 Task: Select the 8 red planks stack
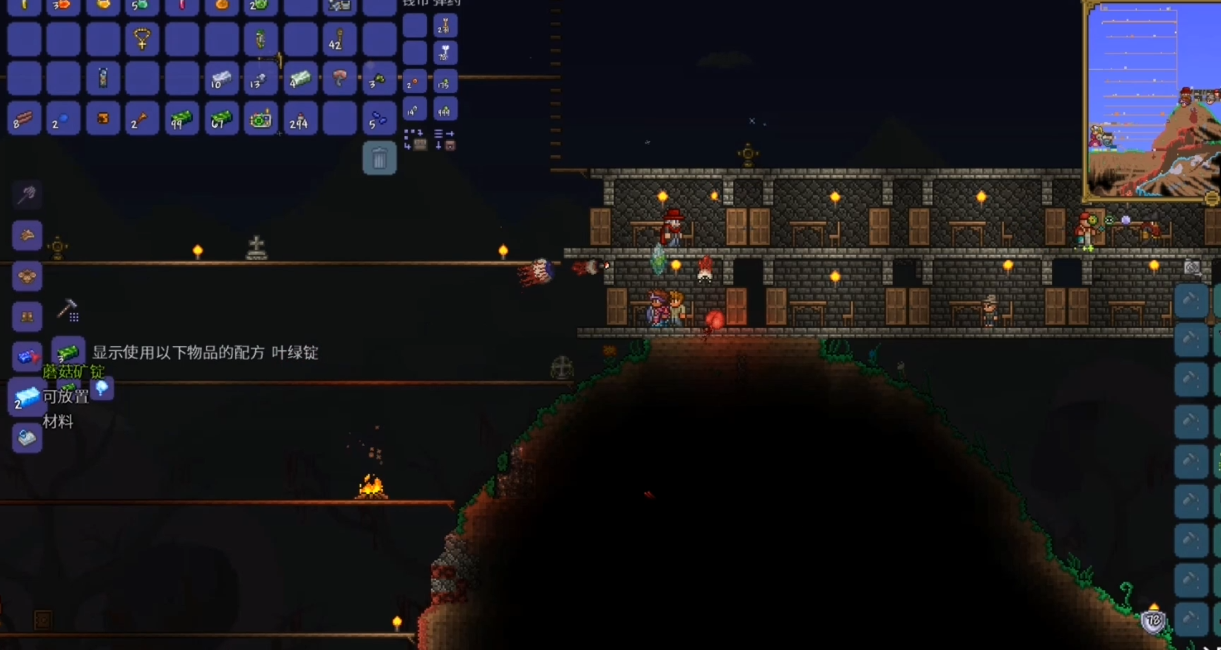pyautogui.click(x=23, y=119)
